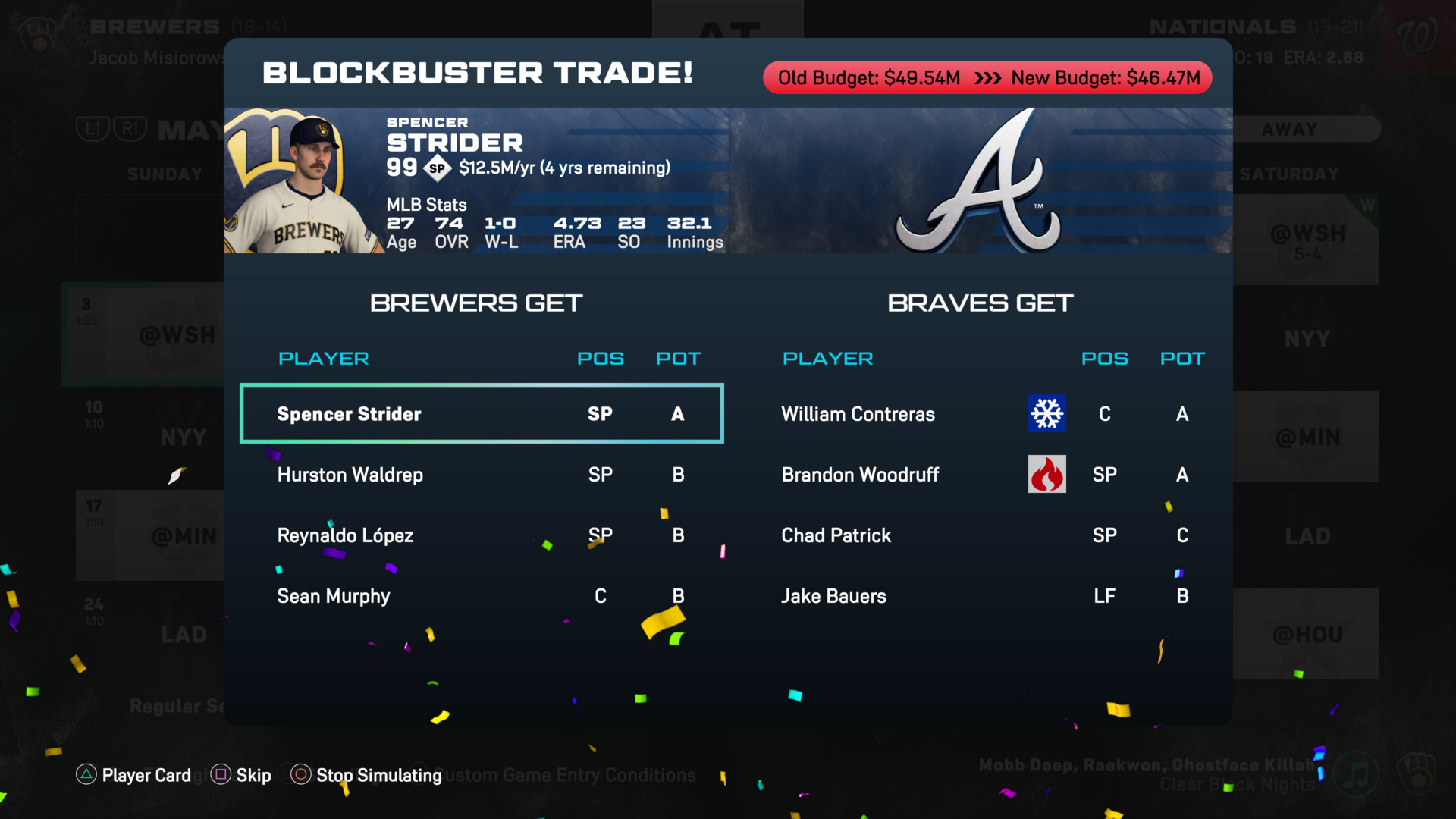The image size is (1456, 819).
Task: Choose Hurston Waldrep in the Brewers list
Action: (x=482, y=475)
